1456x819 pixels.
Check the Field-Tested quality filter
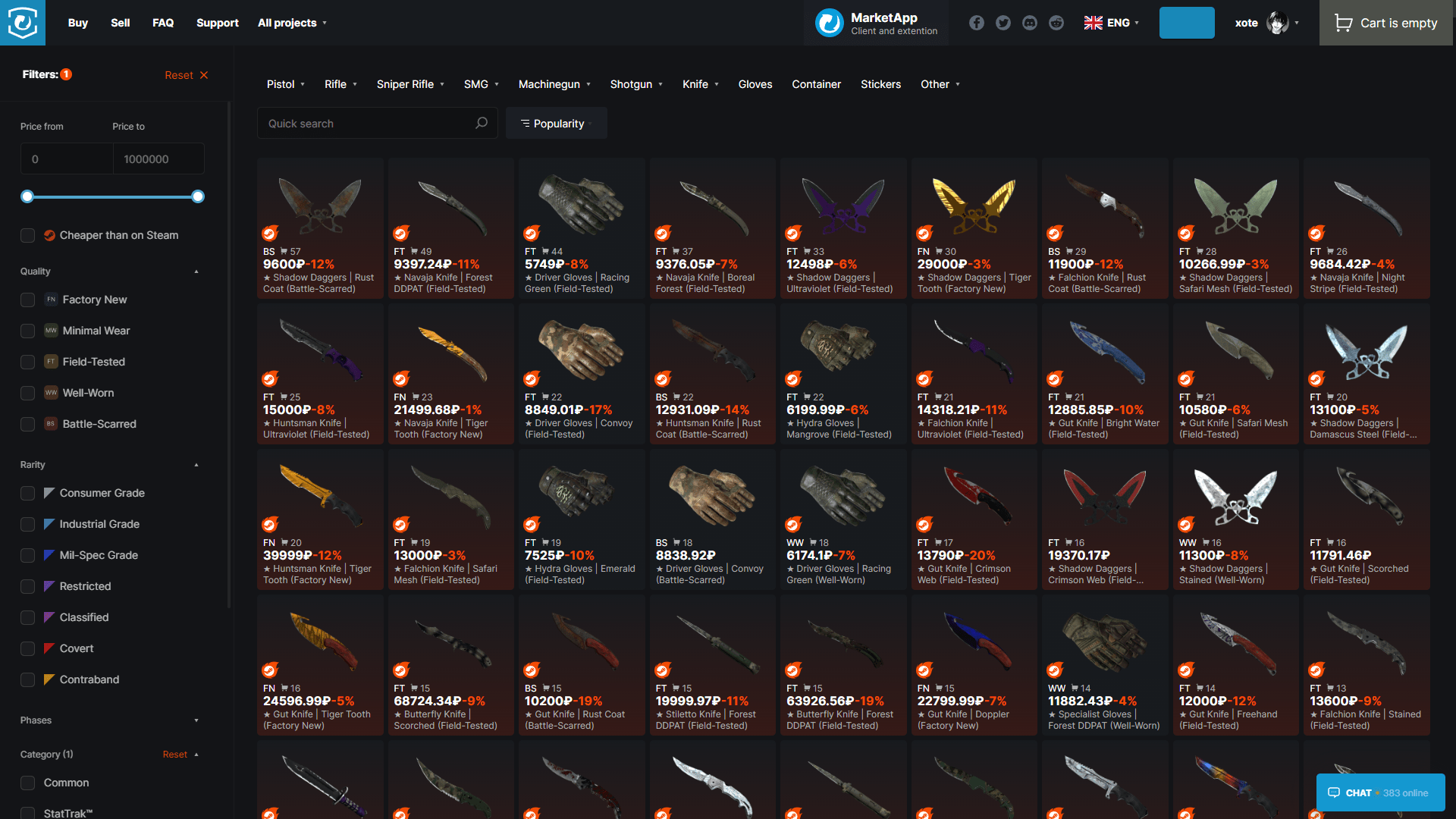27,362
